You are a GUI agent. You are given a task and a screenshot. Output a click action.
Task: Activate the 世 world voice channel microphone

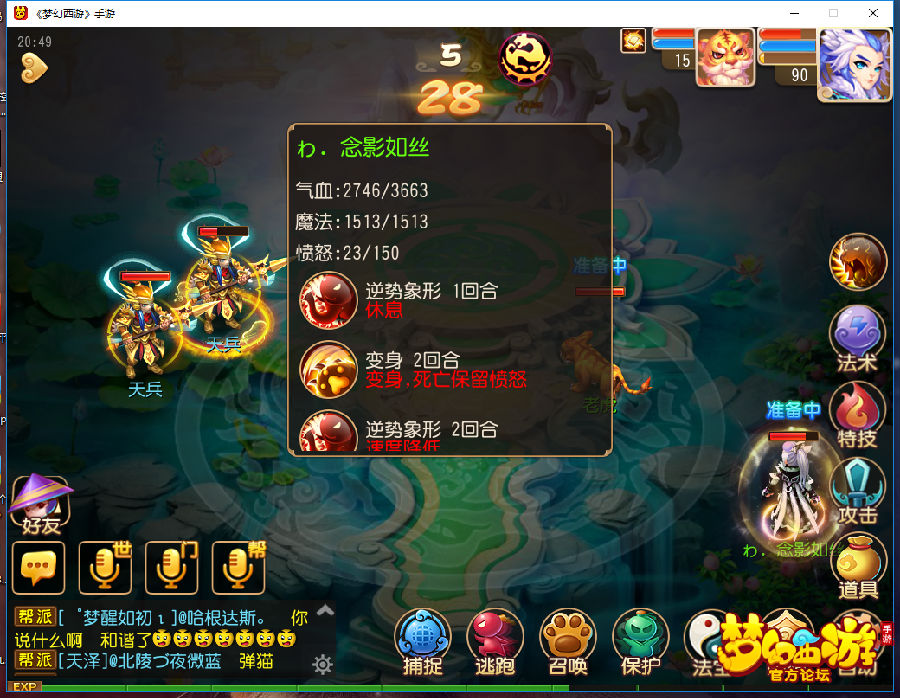click(x=105, y=568)
